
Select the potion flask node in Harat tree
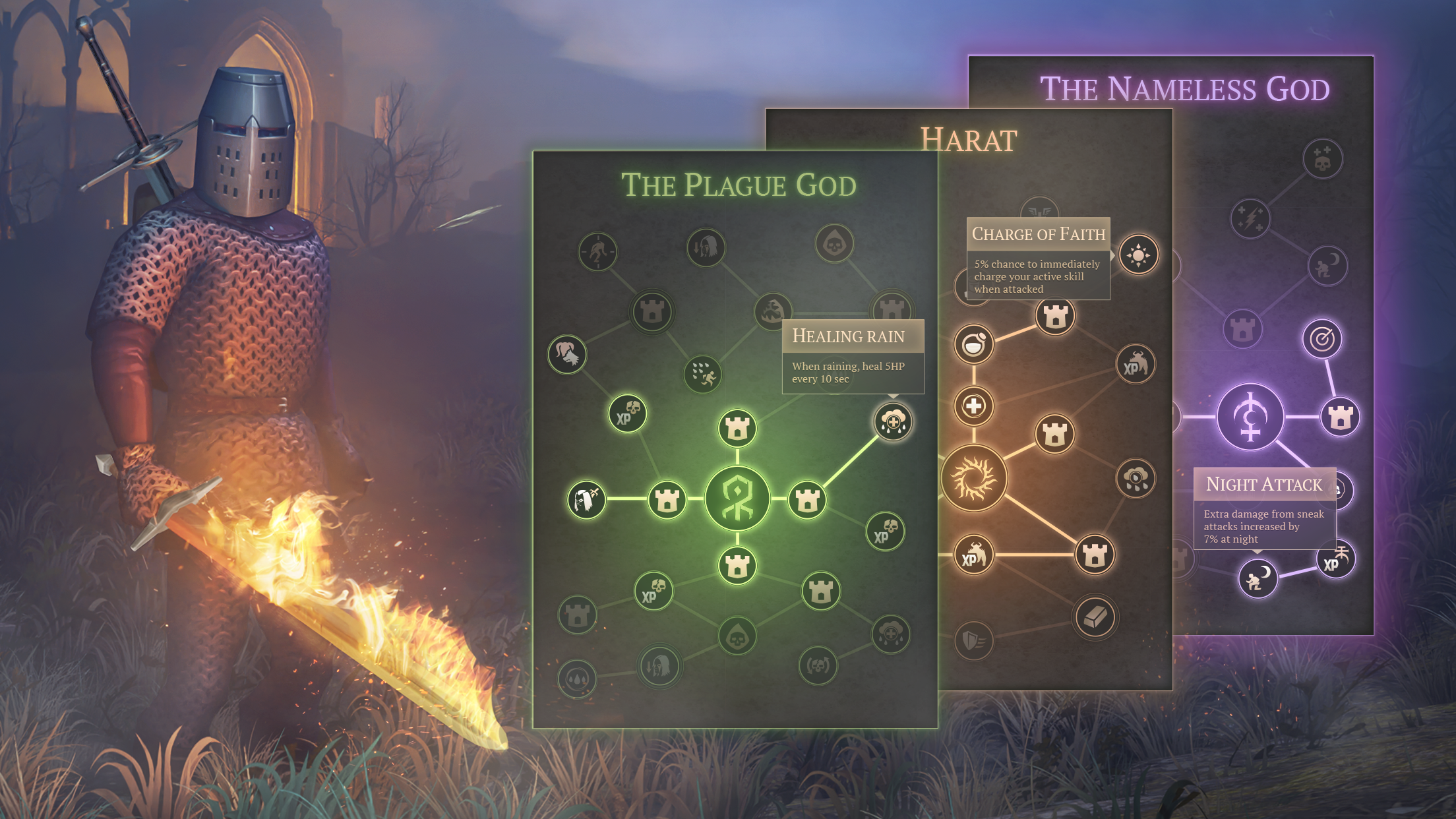pyautogui.click(x=974, y=344)
